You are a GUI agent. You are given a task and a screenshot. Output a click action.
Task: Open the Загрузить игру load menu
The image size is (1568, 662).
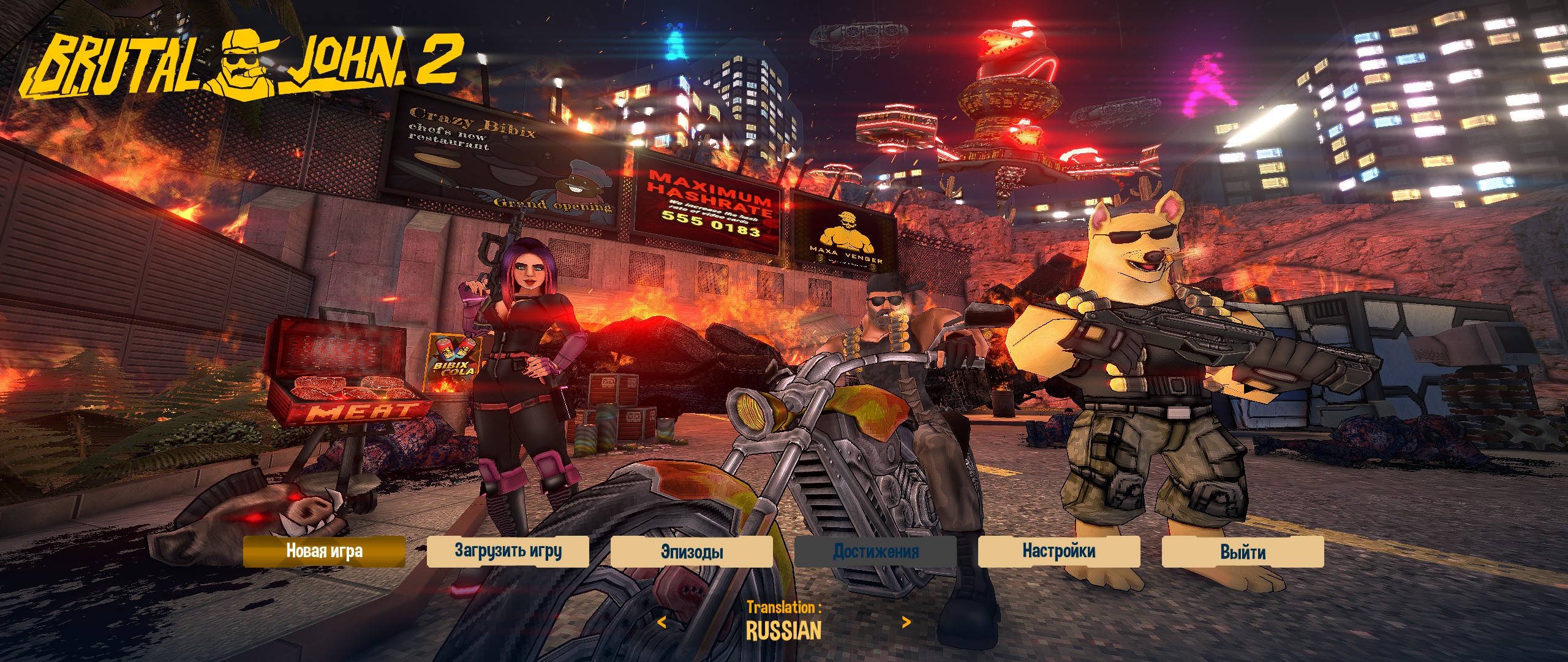(x=508, y=551)
